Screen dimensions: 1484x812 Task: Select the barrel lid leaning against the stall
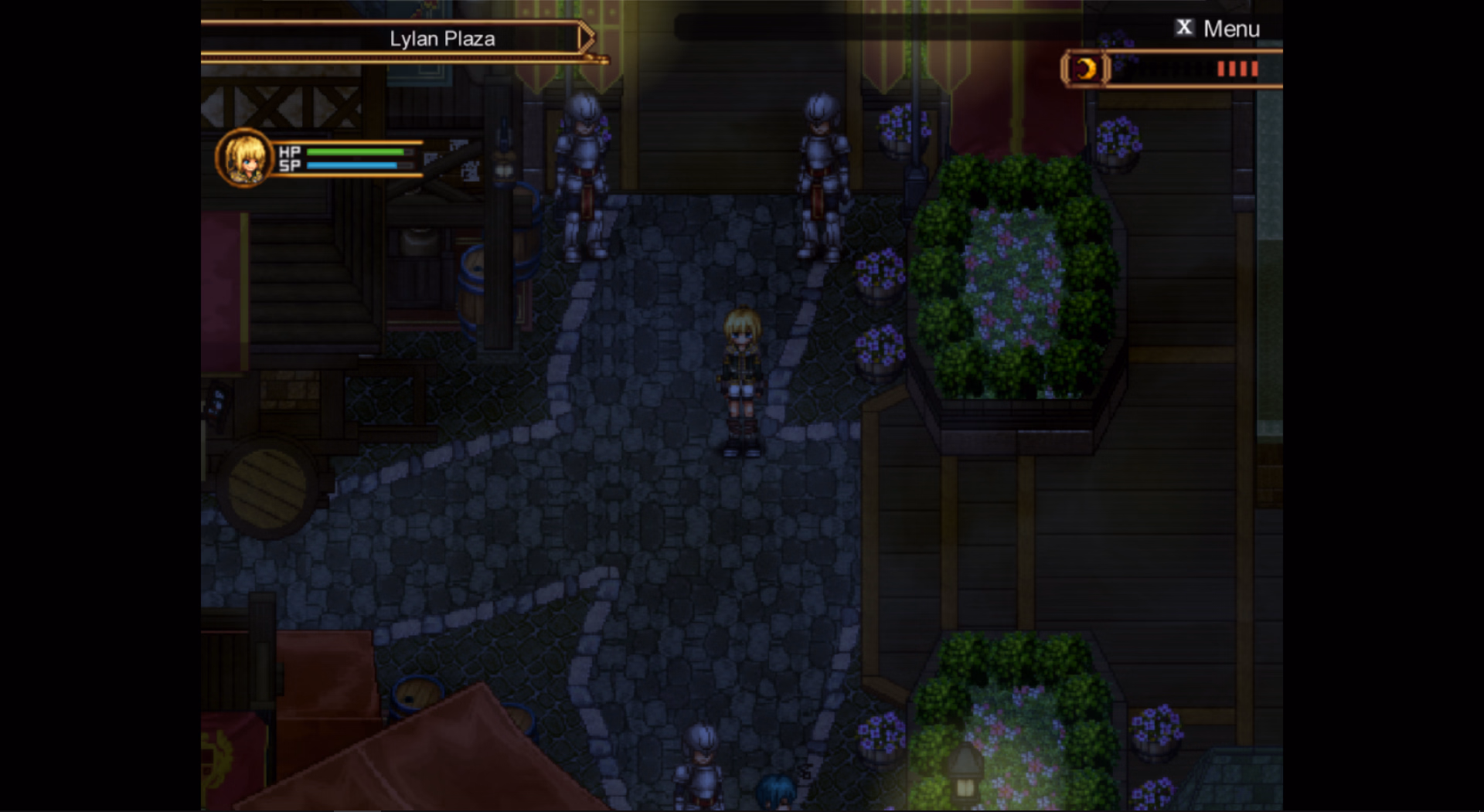point(267,487)
